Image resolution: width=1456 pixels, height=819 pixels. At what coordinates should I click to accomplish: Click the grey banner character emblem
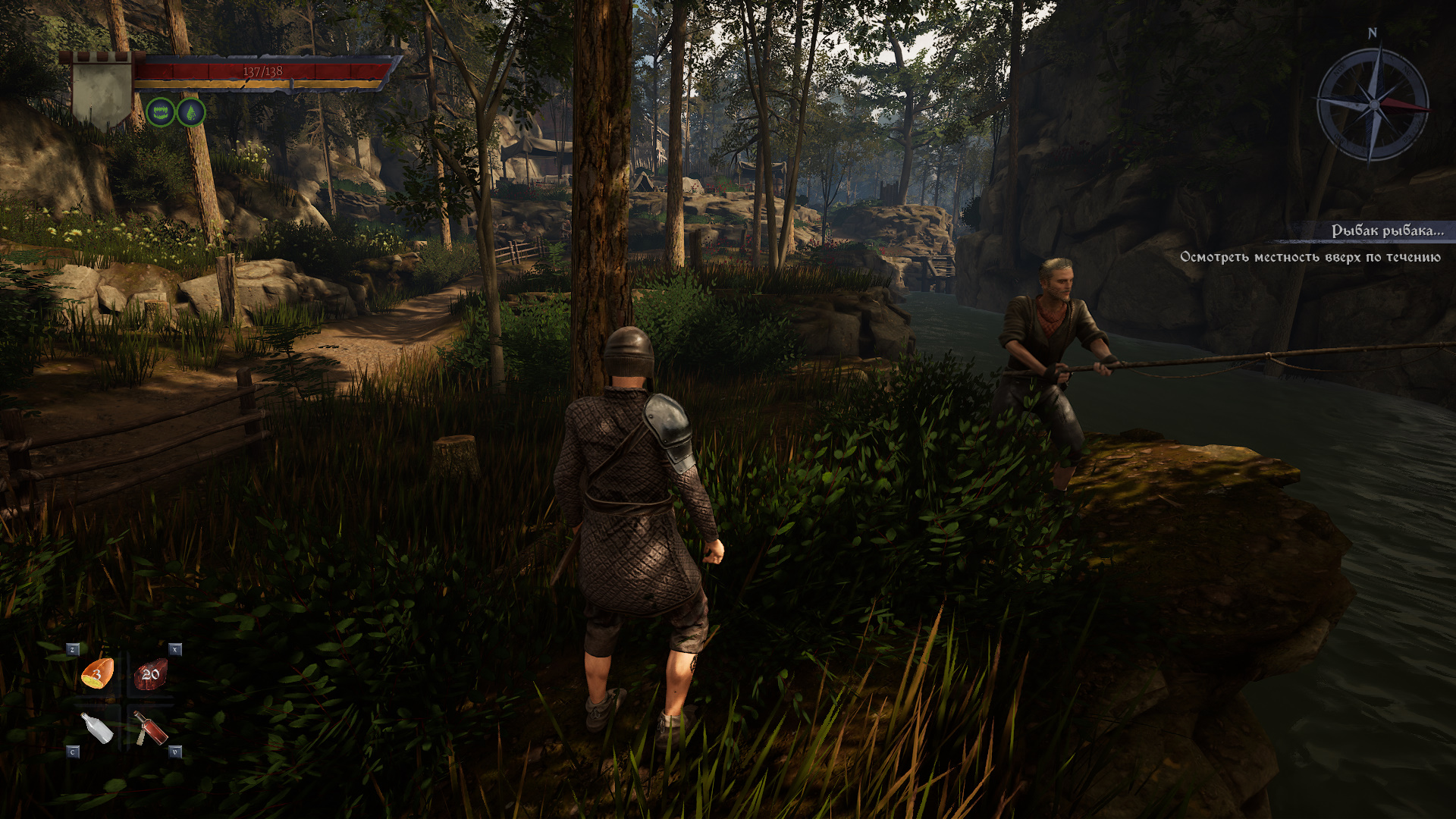[102, 92]
